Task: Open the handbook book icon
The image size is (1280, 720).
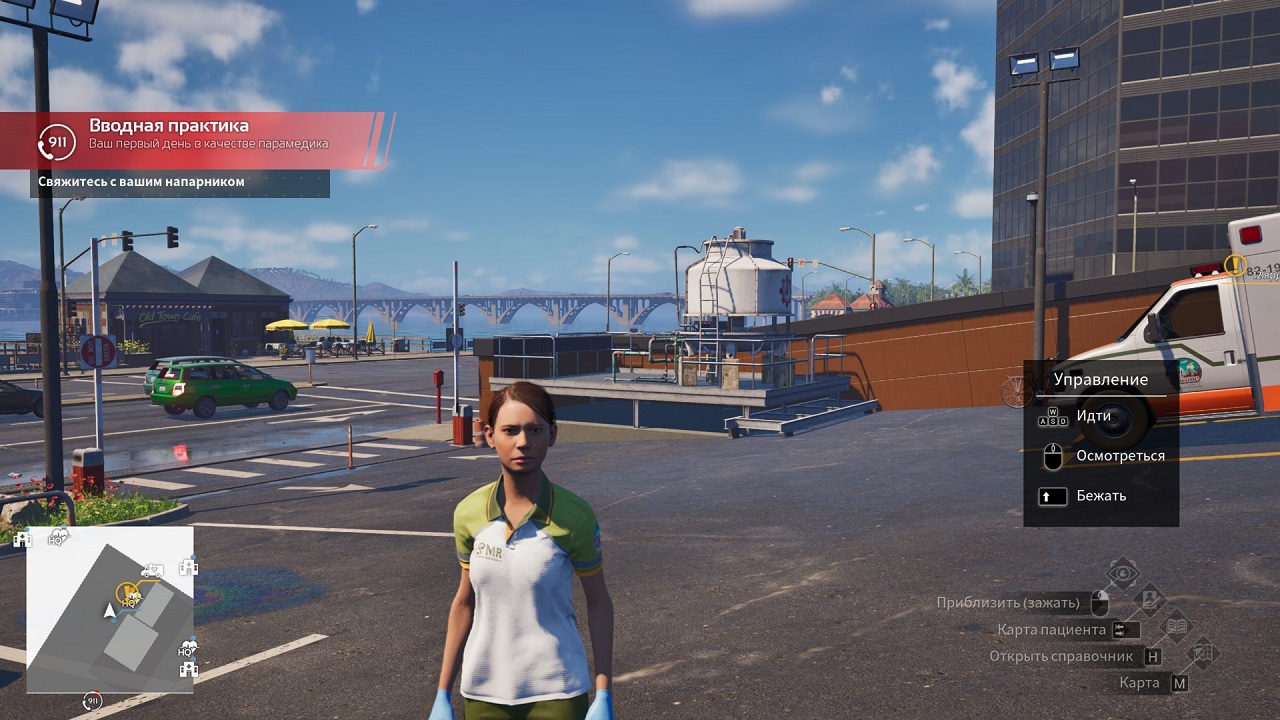Action: pos(1177,627)
